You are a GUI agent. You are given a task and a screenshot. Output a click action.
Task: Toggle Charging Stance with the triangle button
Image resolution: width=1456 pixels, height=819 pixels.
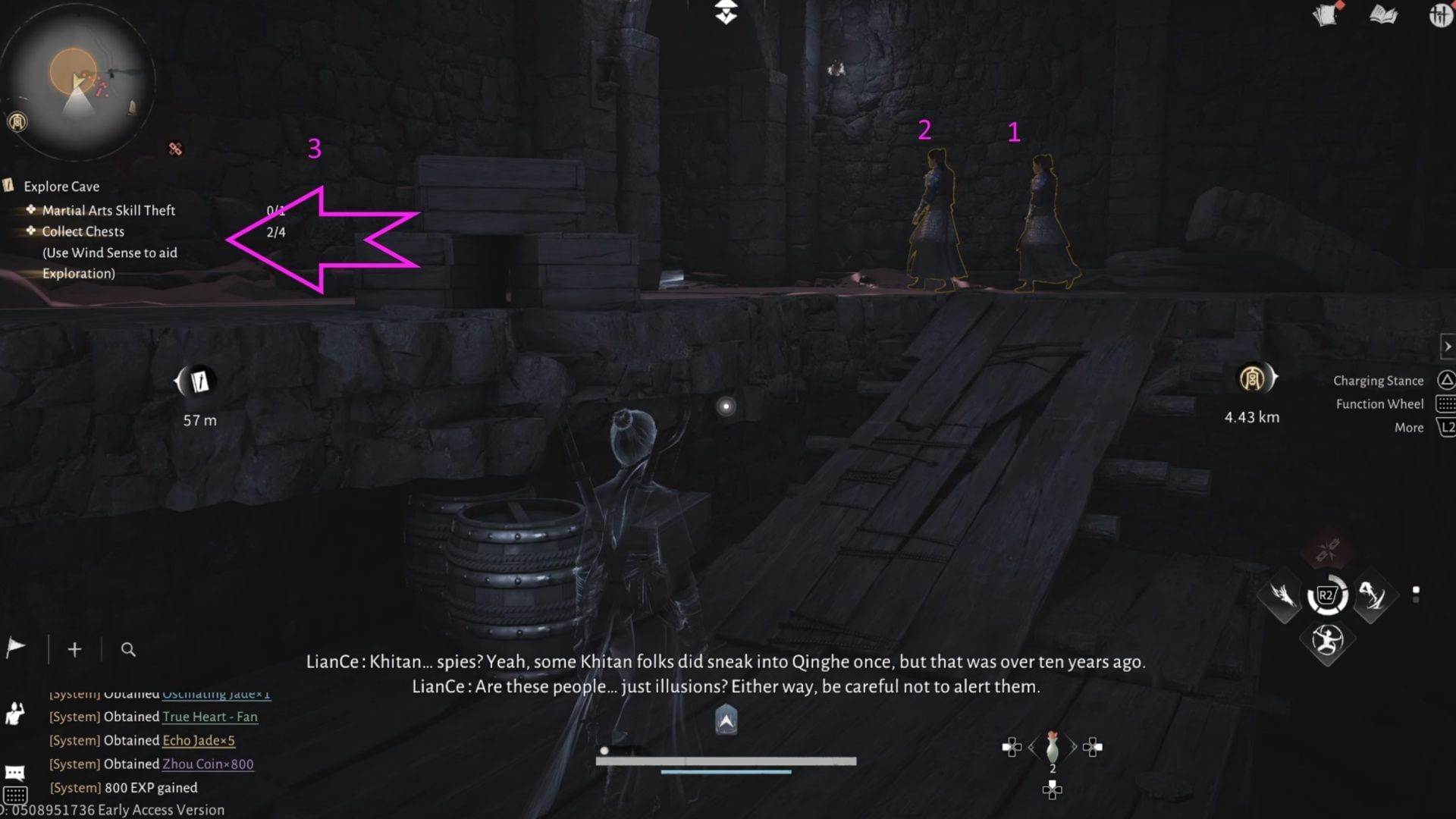(1447, 380)
